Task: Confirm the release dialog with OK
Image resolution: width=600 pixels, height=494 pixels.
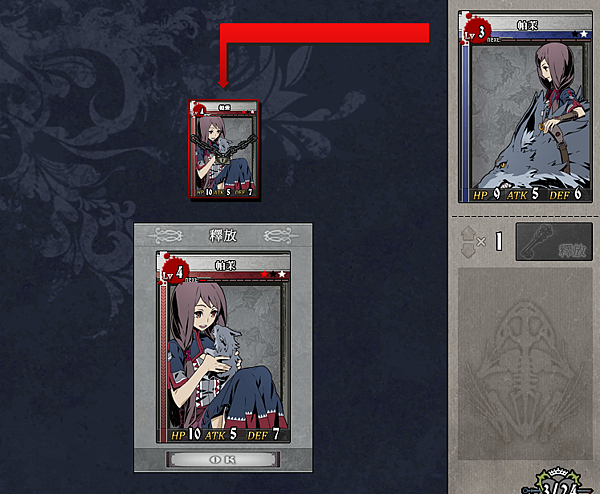Action: click(223, 459)
